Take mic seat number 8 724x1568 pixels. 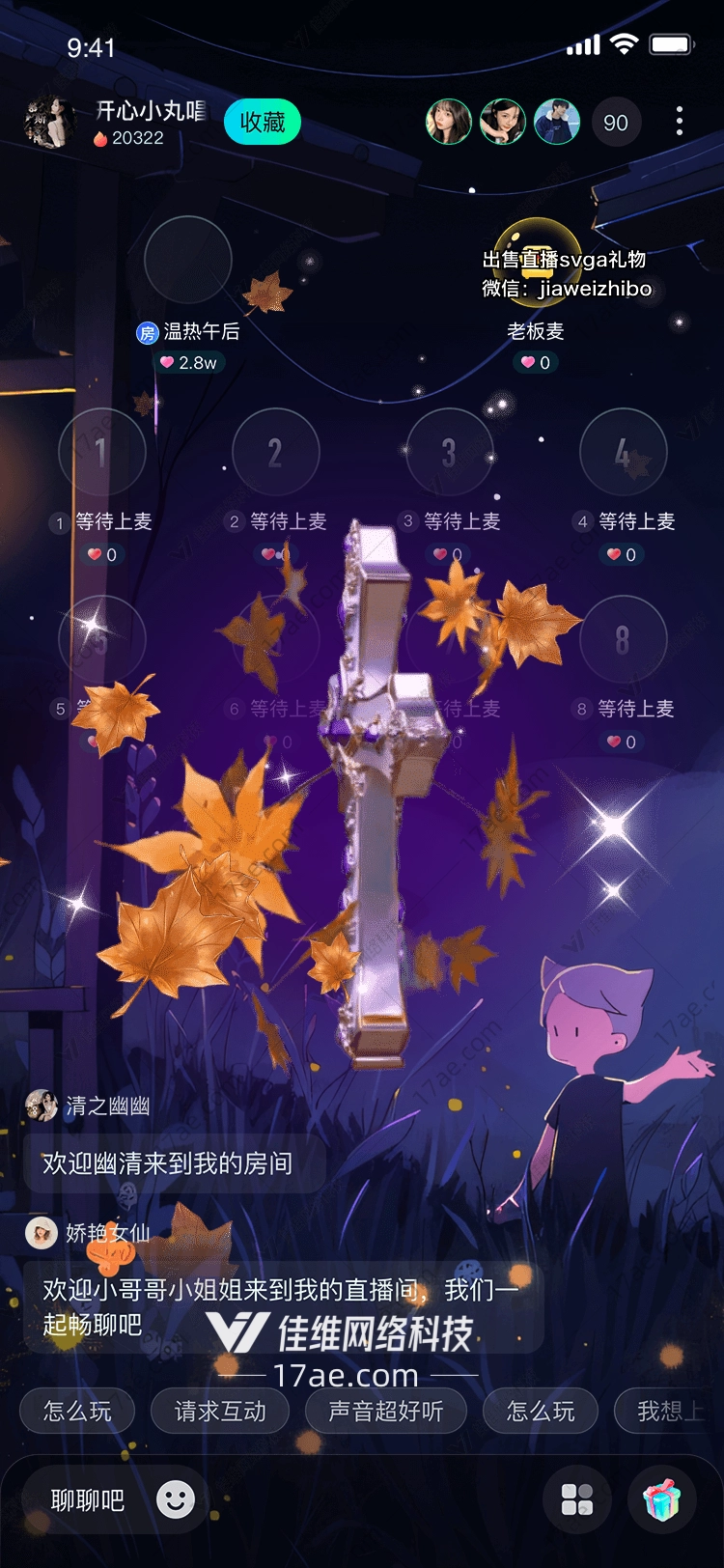click(x=623, y=639)
